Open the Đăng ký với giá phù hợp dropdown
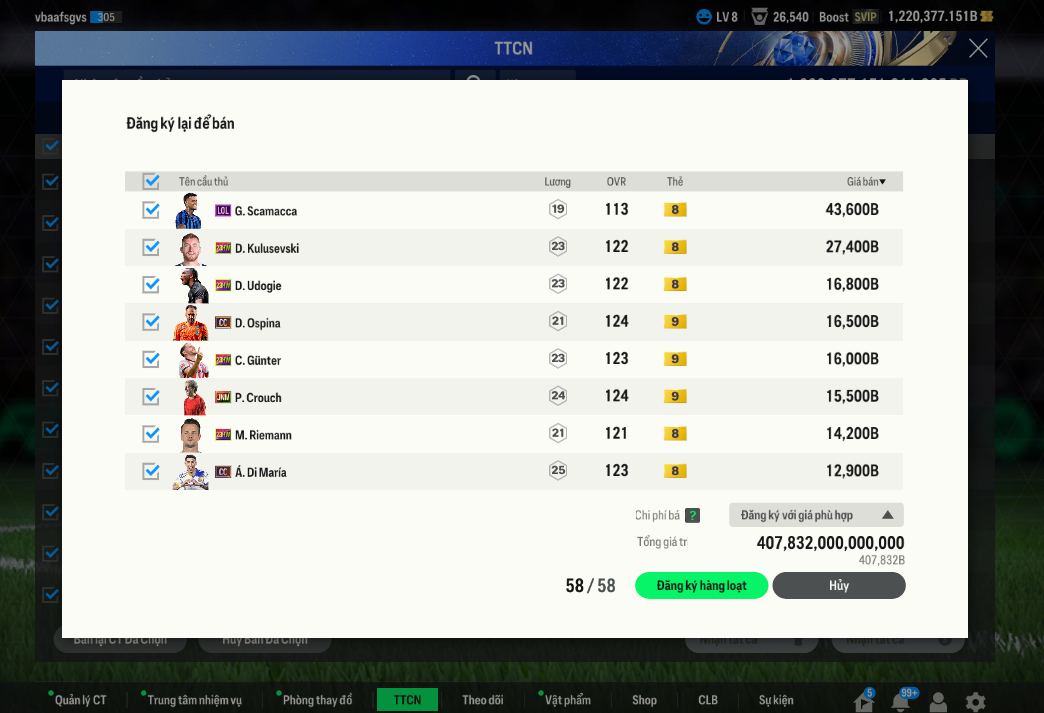1044x713 pixels. 816,515
